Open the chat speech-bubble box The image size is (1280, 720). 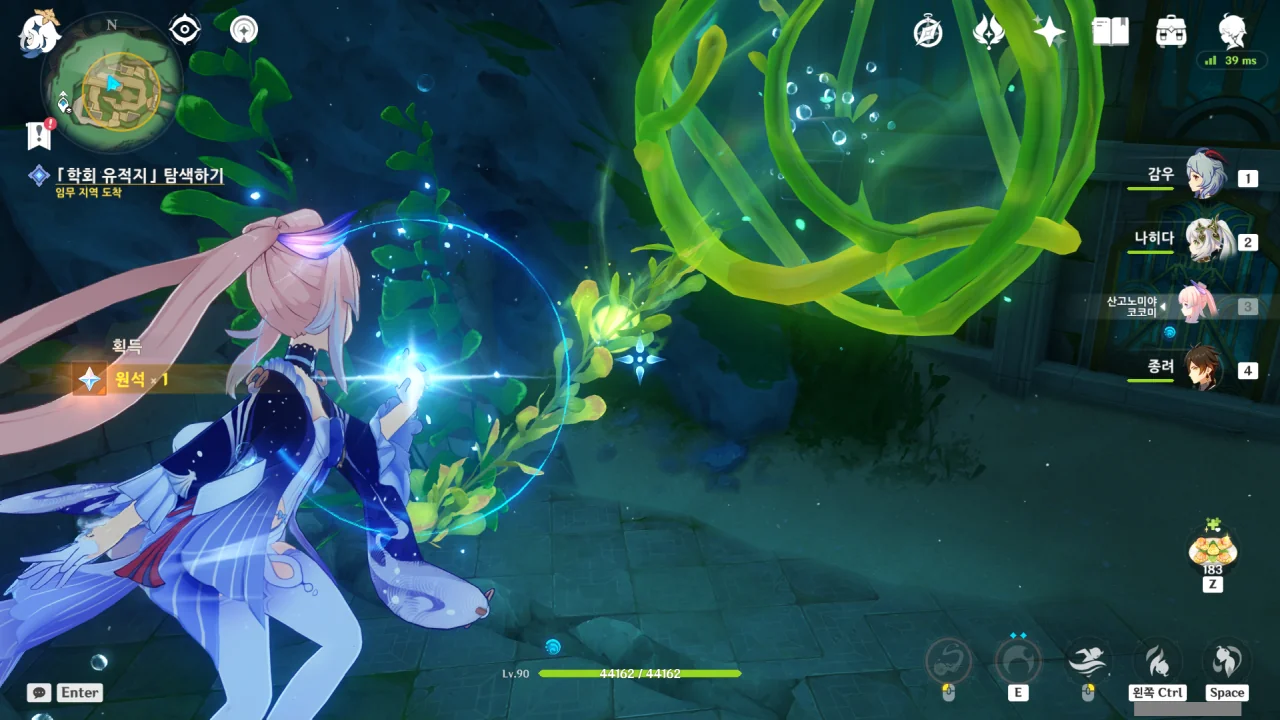coord(40,692)
